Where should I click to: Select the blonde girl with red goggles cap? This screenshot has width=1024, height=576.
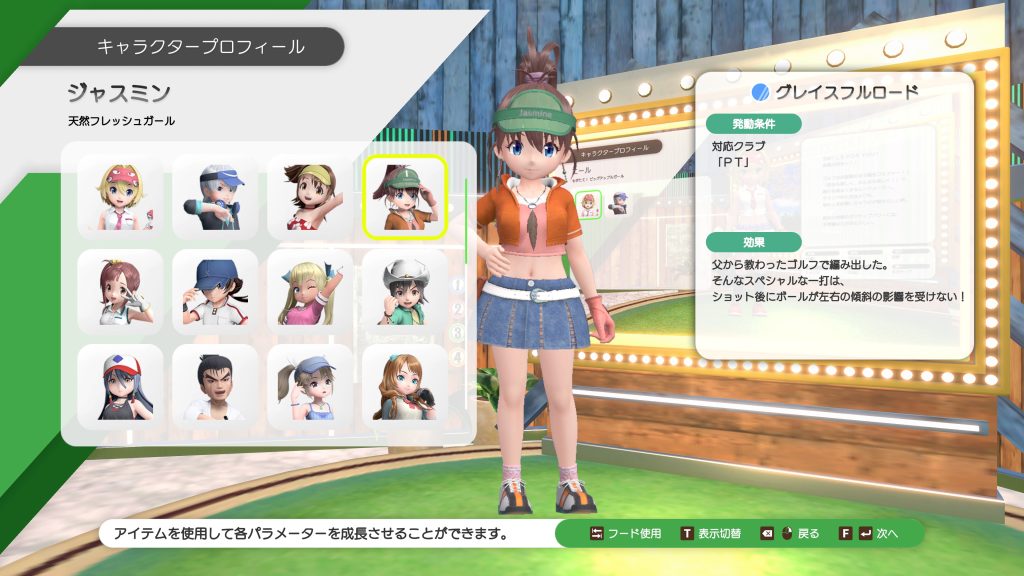click(120, 197)
